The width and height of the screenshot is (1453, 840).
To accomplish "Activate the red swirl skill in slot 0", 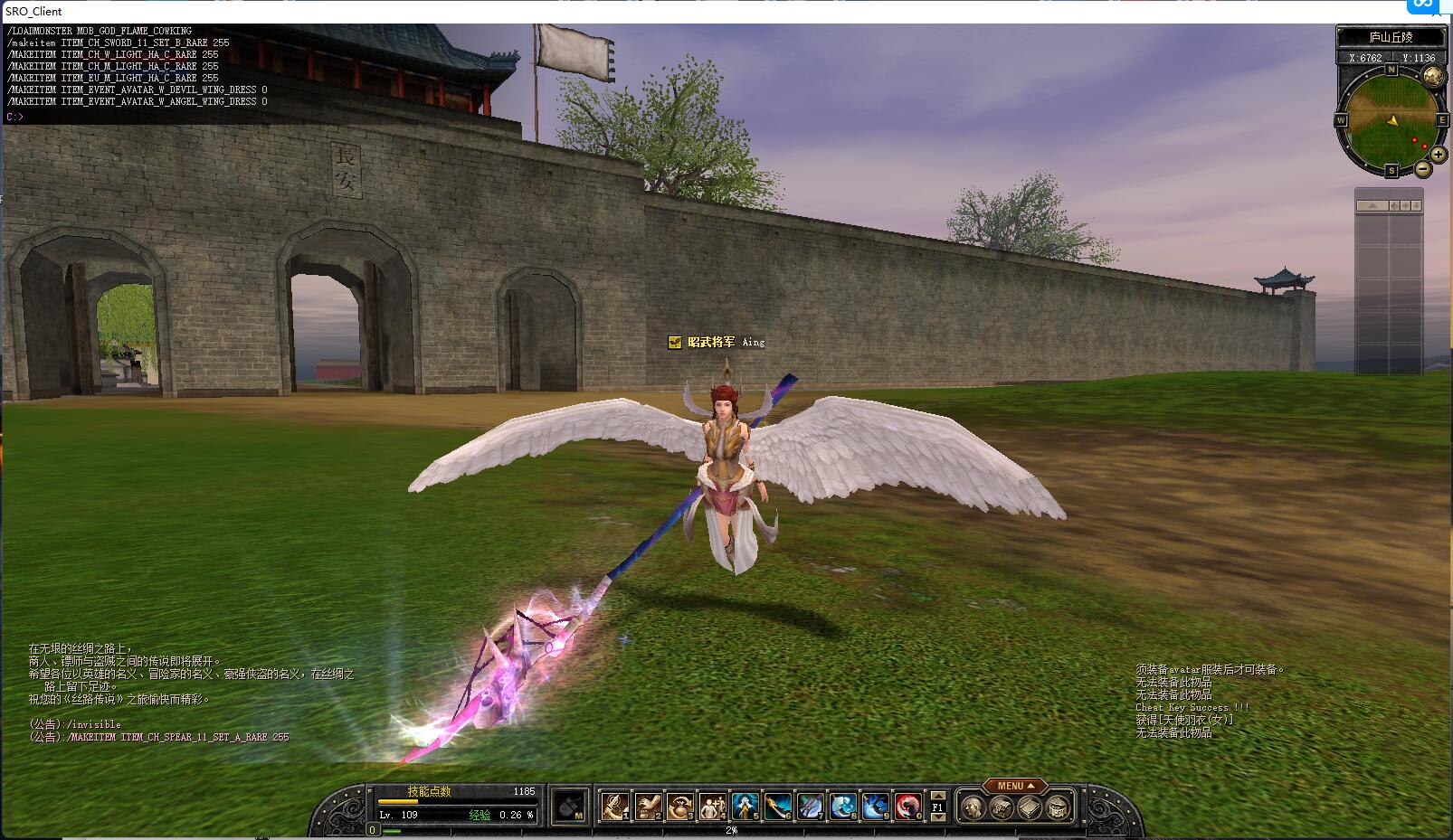I will pyautogui.click(x=908, y=806).
